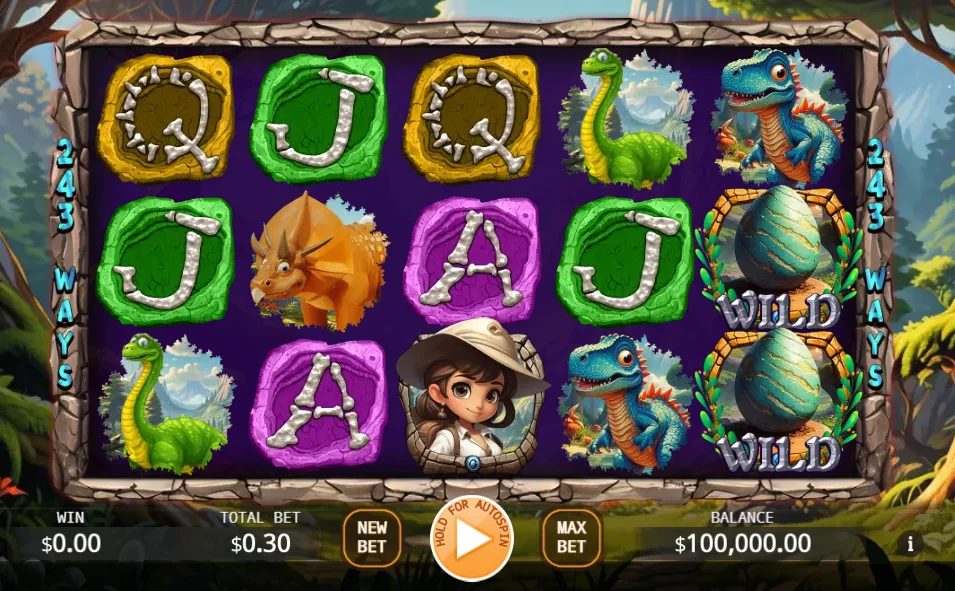This screenshot has height=591, width=955.
Task: Click the New Bet button
Action: pos(372,539)
